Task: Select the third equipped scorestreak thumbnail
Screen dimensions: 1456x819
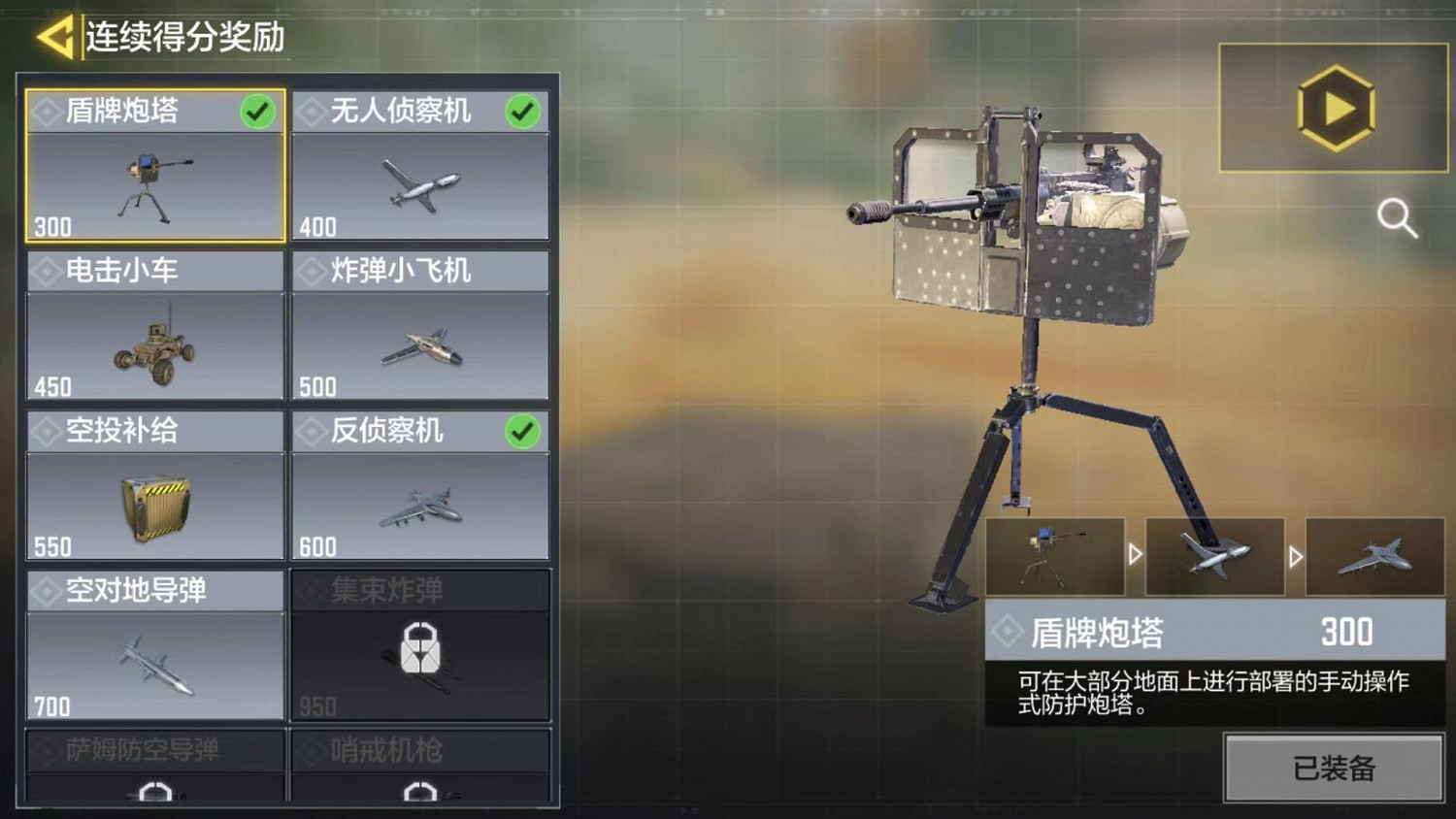Action: point(1376,556)
